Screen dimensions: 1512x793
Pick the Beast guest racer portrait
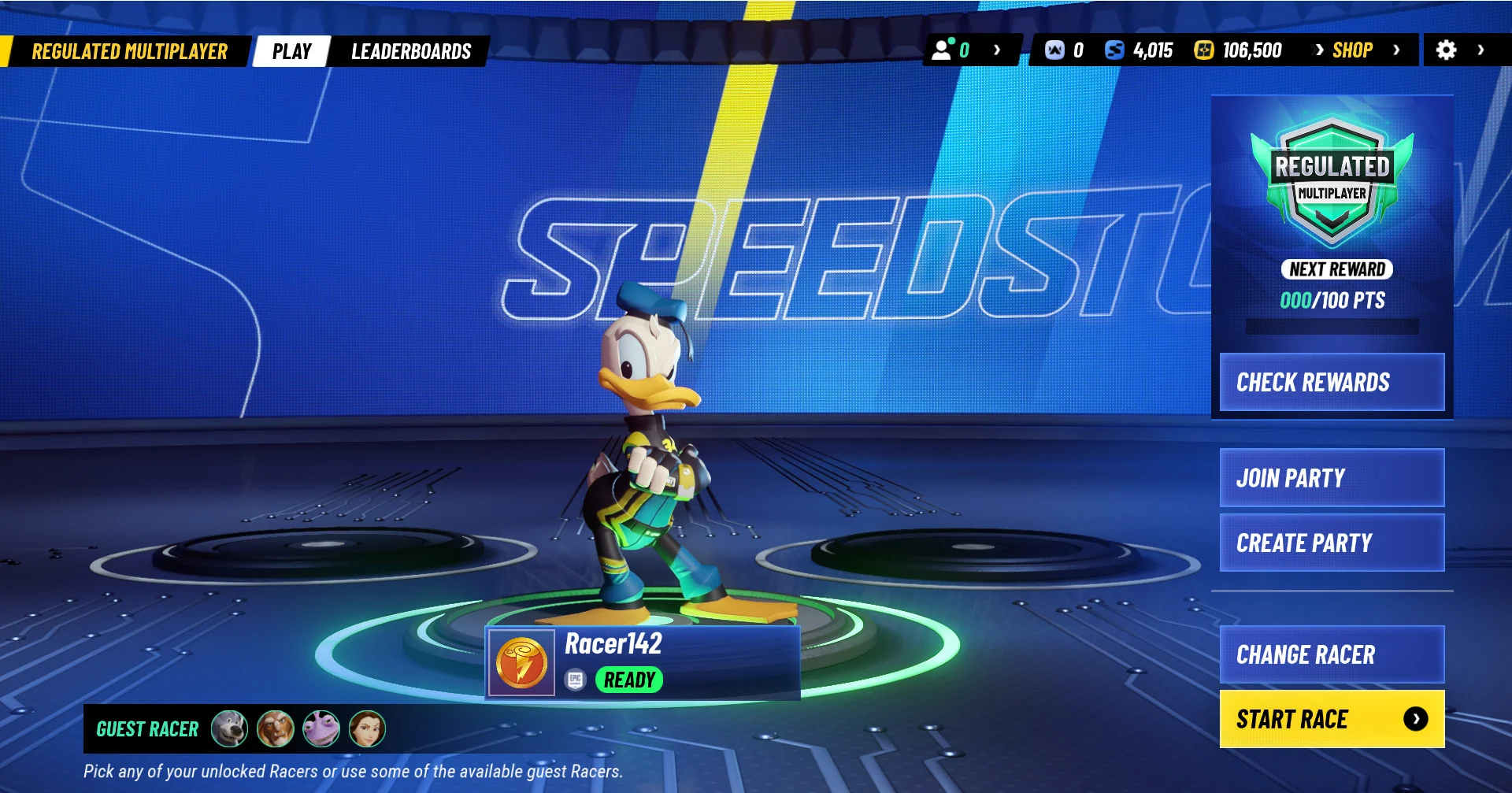275,728
